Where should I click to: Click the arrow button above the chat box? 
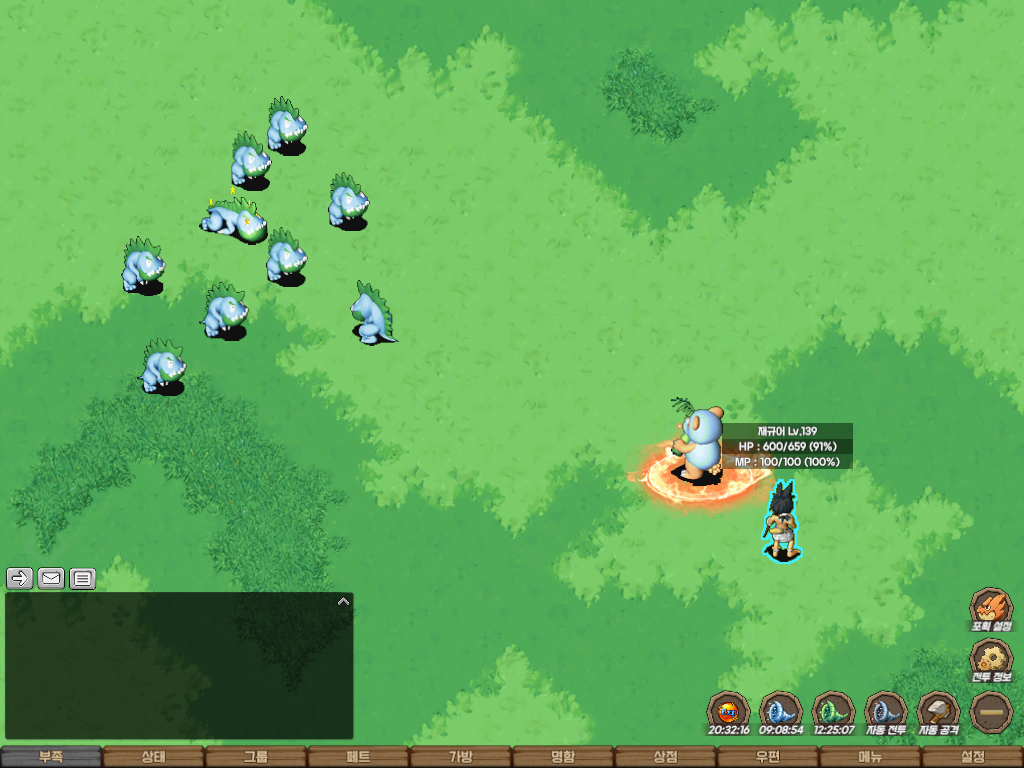20,578
